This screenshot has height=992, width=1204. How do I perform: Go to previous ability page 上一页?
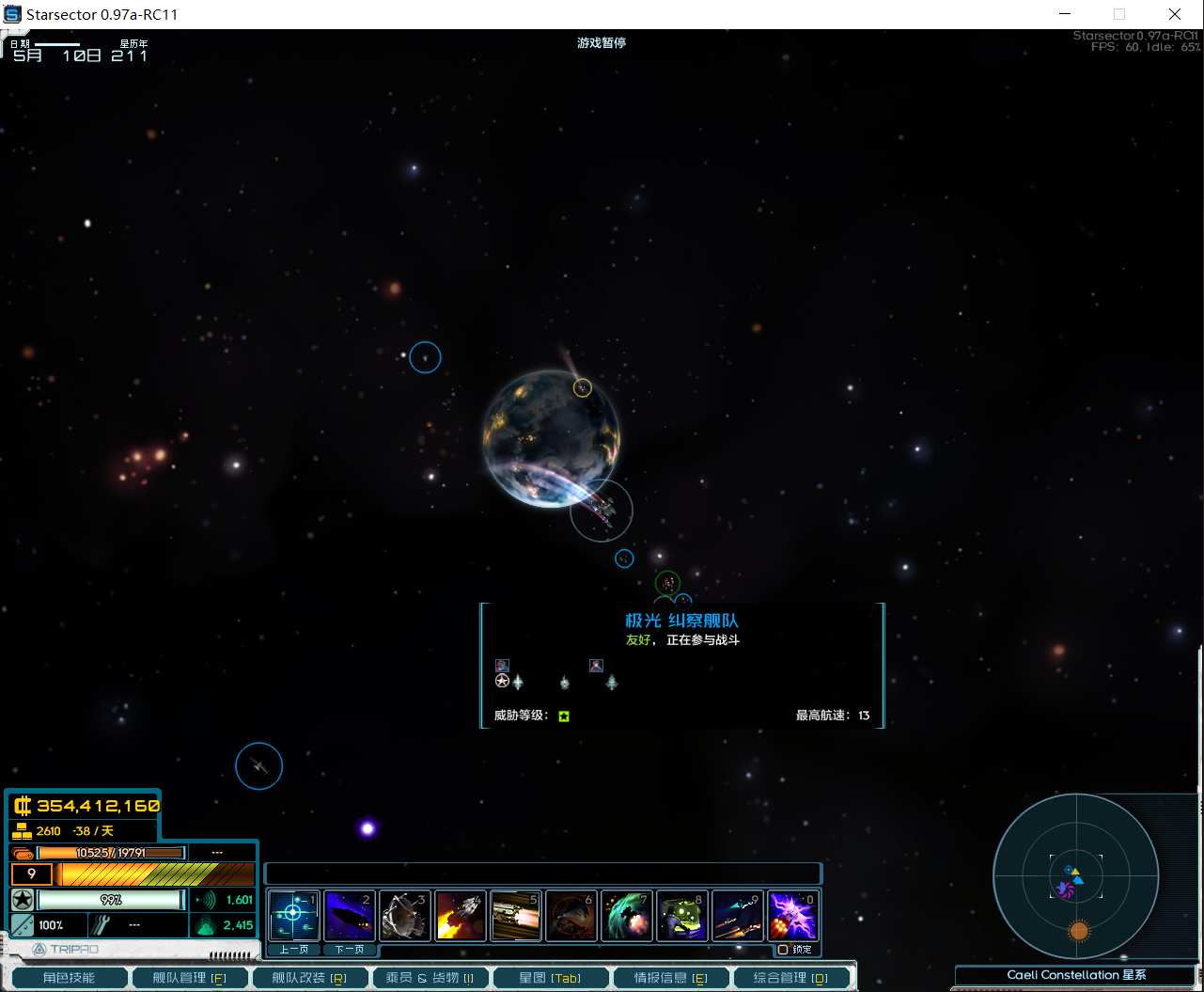[293, 950]
